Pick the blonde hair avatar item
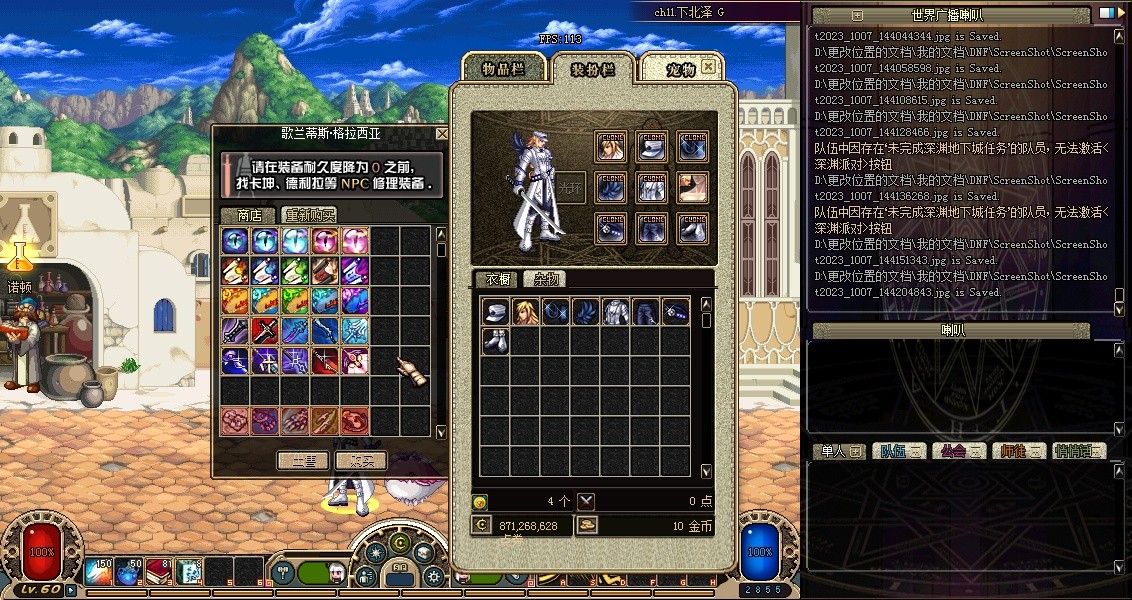This screenshot has width=1132, height=600. pos(525,311)
